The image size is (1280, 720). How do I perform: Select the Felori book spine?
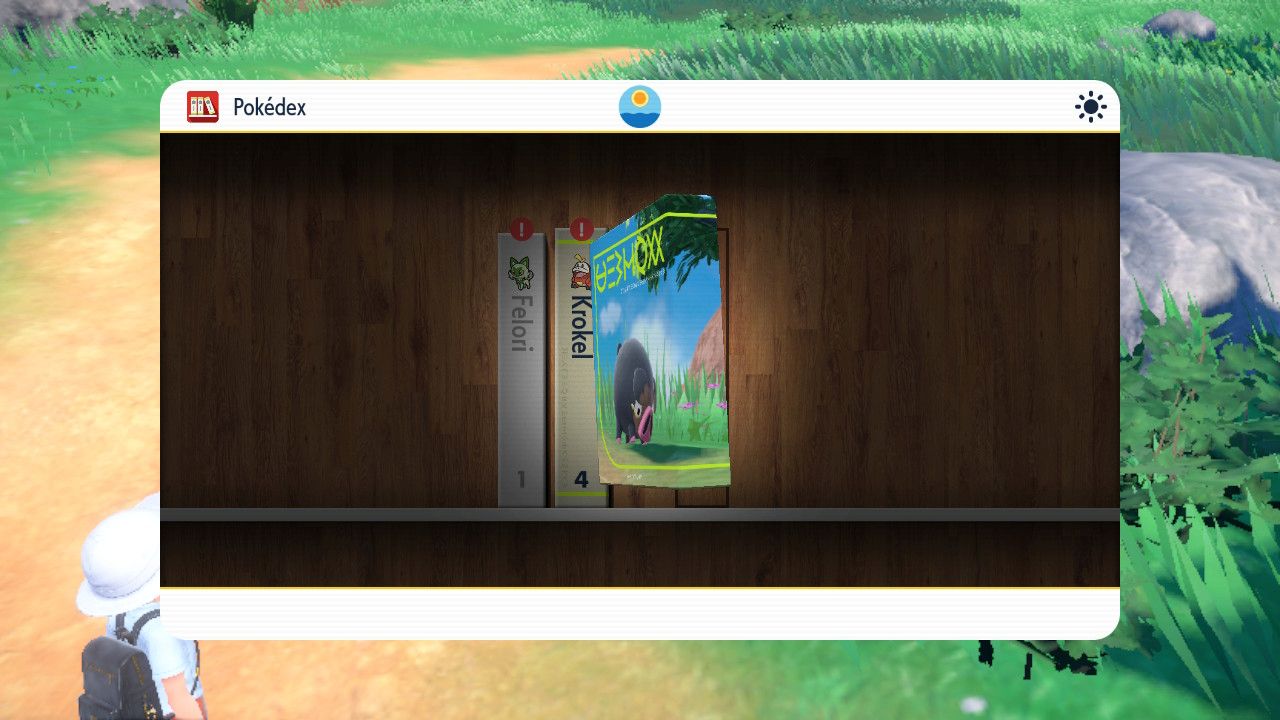click(x=518, y=370)
